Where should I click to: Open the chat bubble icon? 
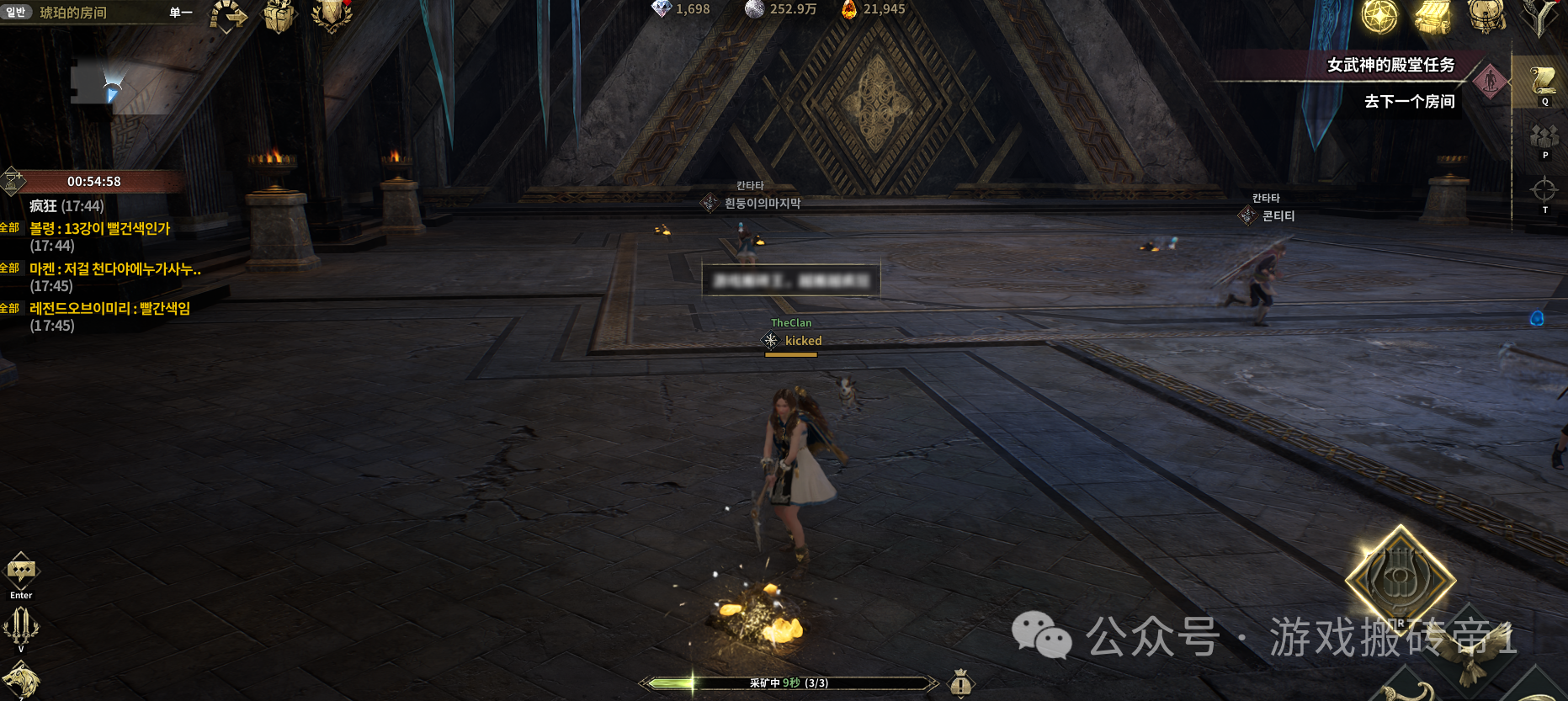click(21, 571)
